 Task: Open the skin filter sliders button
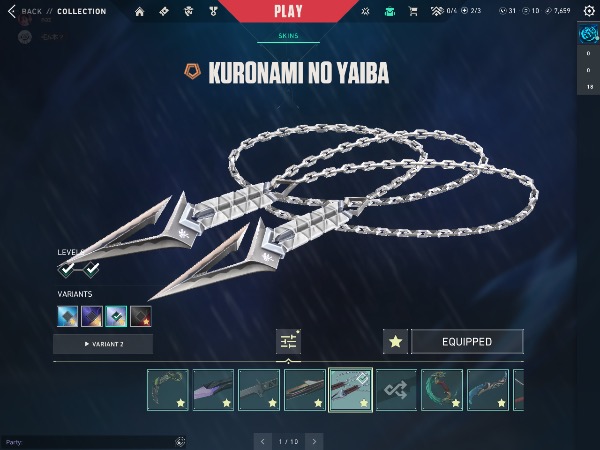click(x=288, y=341)
